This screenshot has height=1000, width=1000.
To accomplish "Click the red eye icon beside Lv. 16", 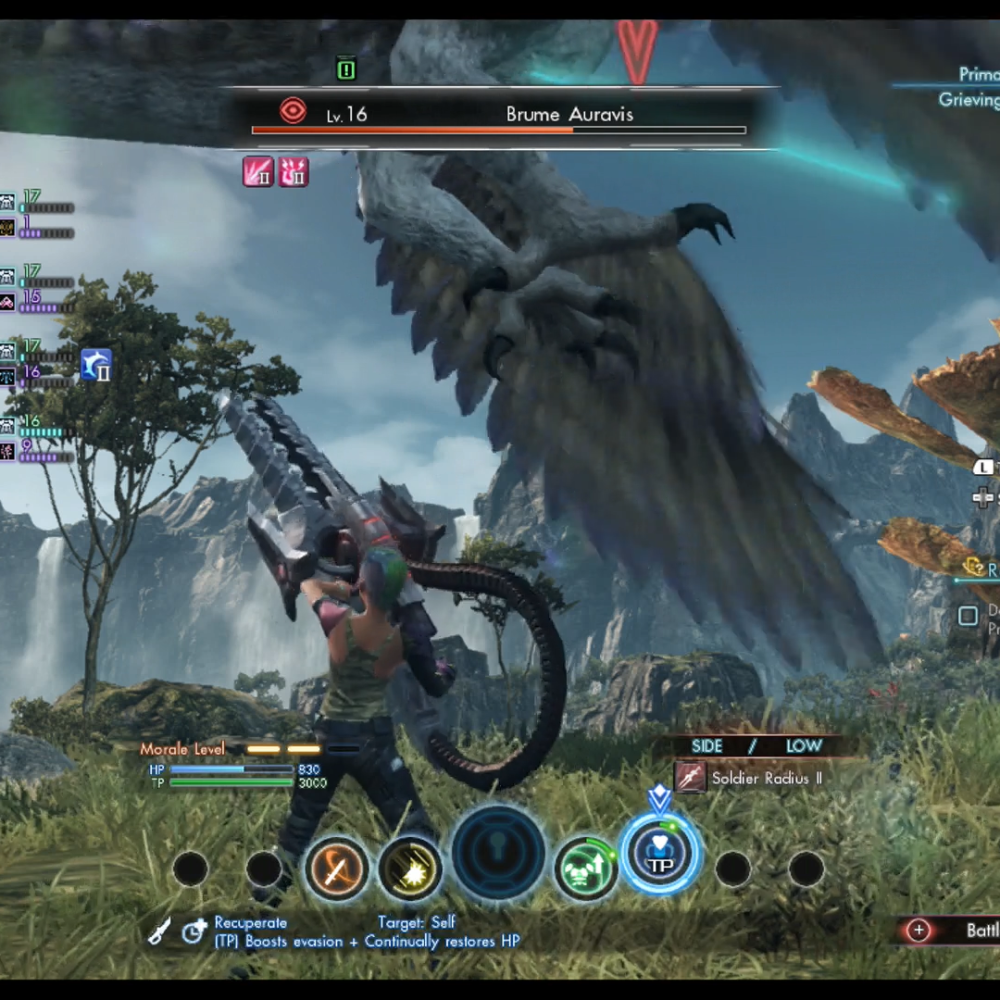I will [293, 111].
